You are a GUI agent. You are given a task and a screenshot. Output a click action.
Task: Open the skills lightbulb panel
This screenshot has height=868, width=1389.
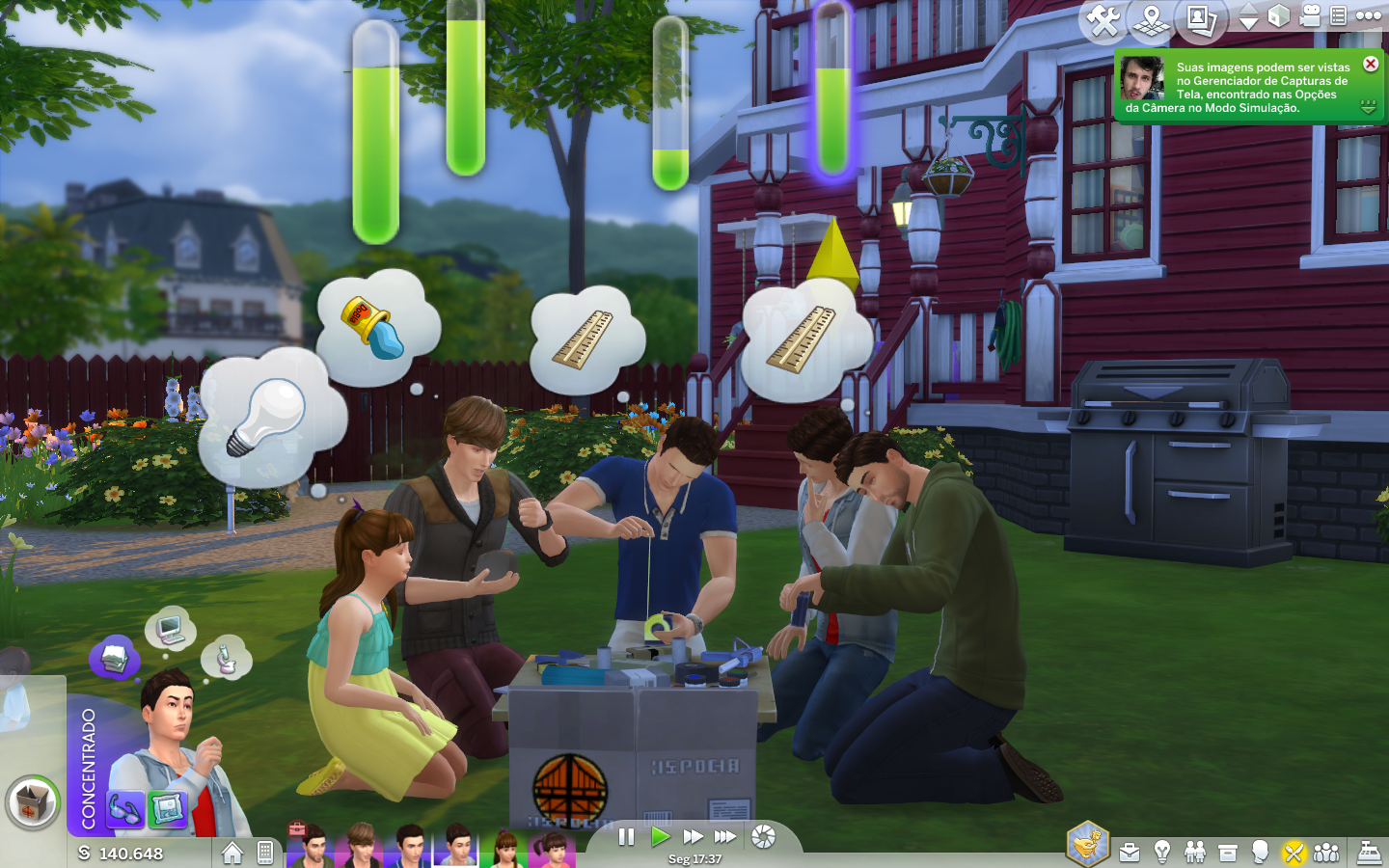(x=1162, y=852)
